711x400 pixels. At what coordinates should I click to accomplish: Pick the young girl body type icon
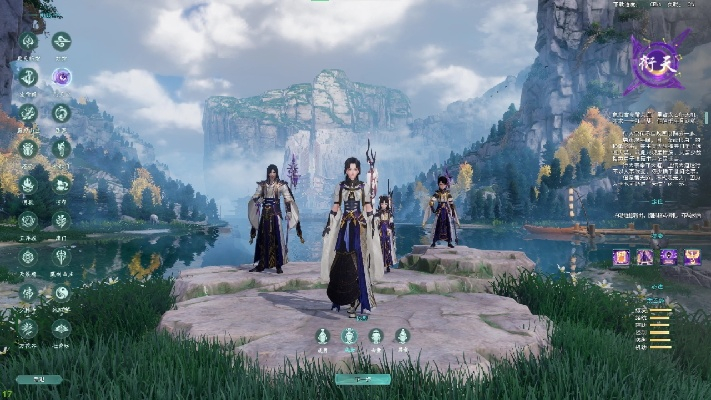click(x=401, y=336)
